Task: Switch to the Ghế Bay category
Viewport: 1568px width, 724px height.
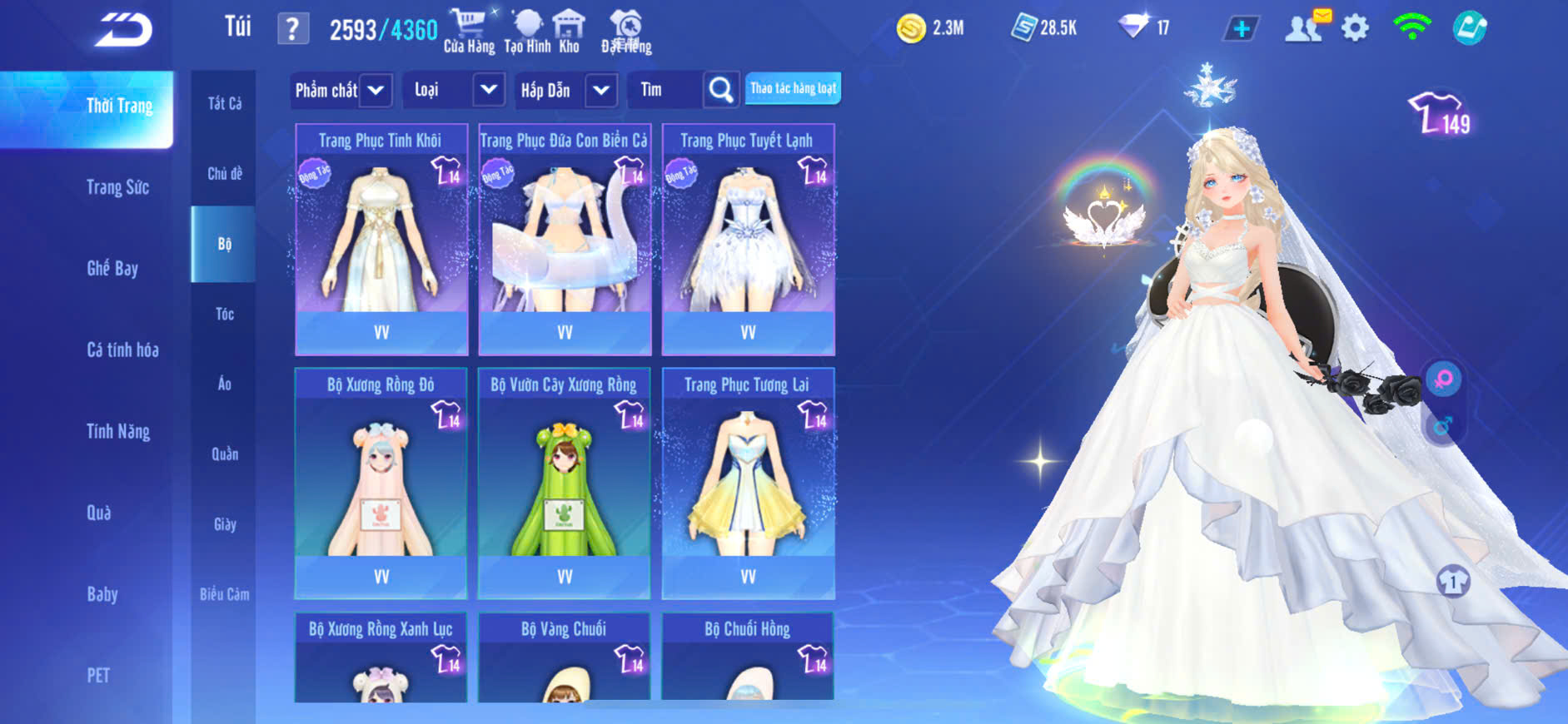Action: click(x=112, y=269)
